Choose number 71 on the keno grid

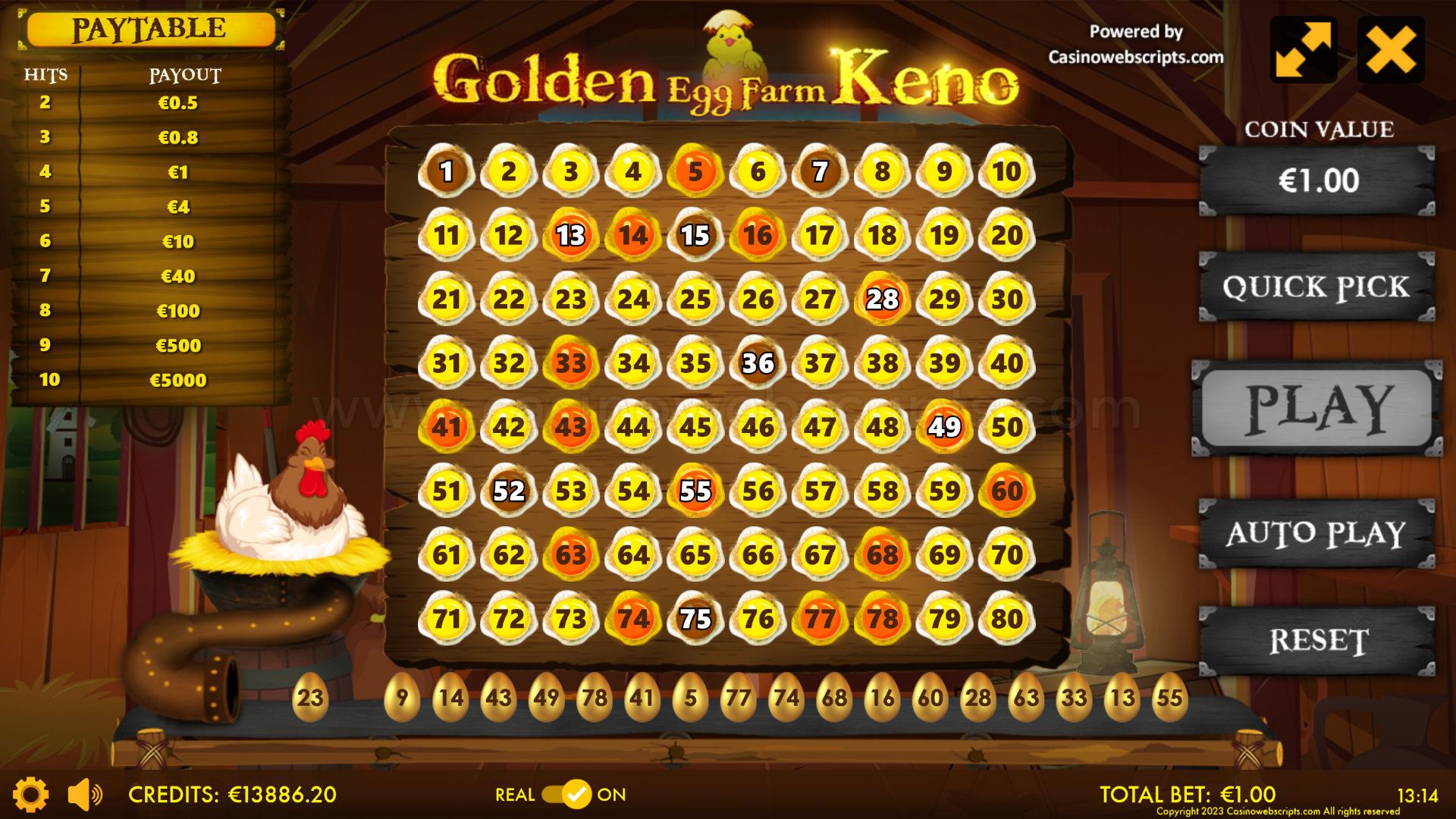[x=447, y=619]
